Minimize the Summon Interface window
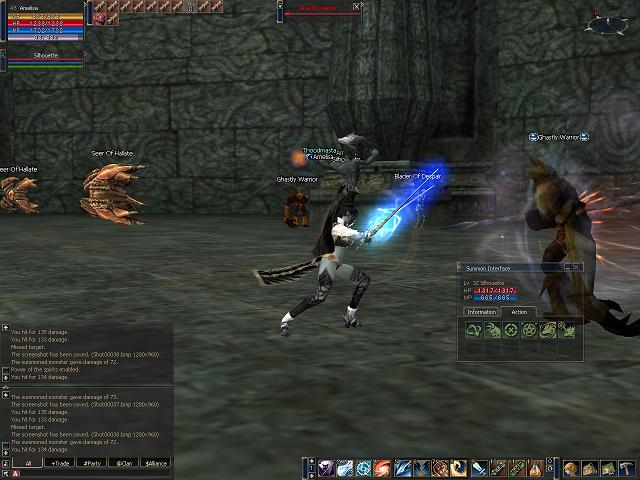The width and height of the screenshot is (640, 480). 566,268
